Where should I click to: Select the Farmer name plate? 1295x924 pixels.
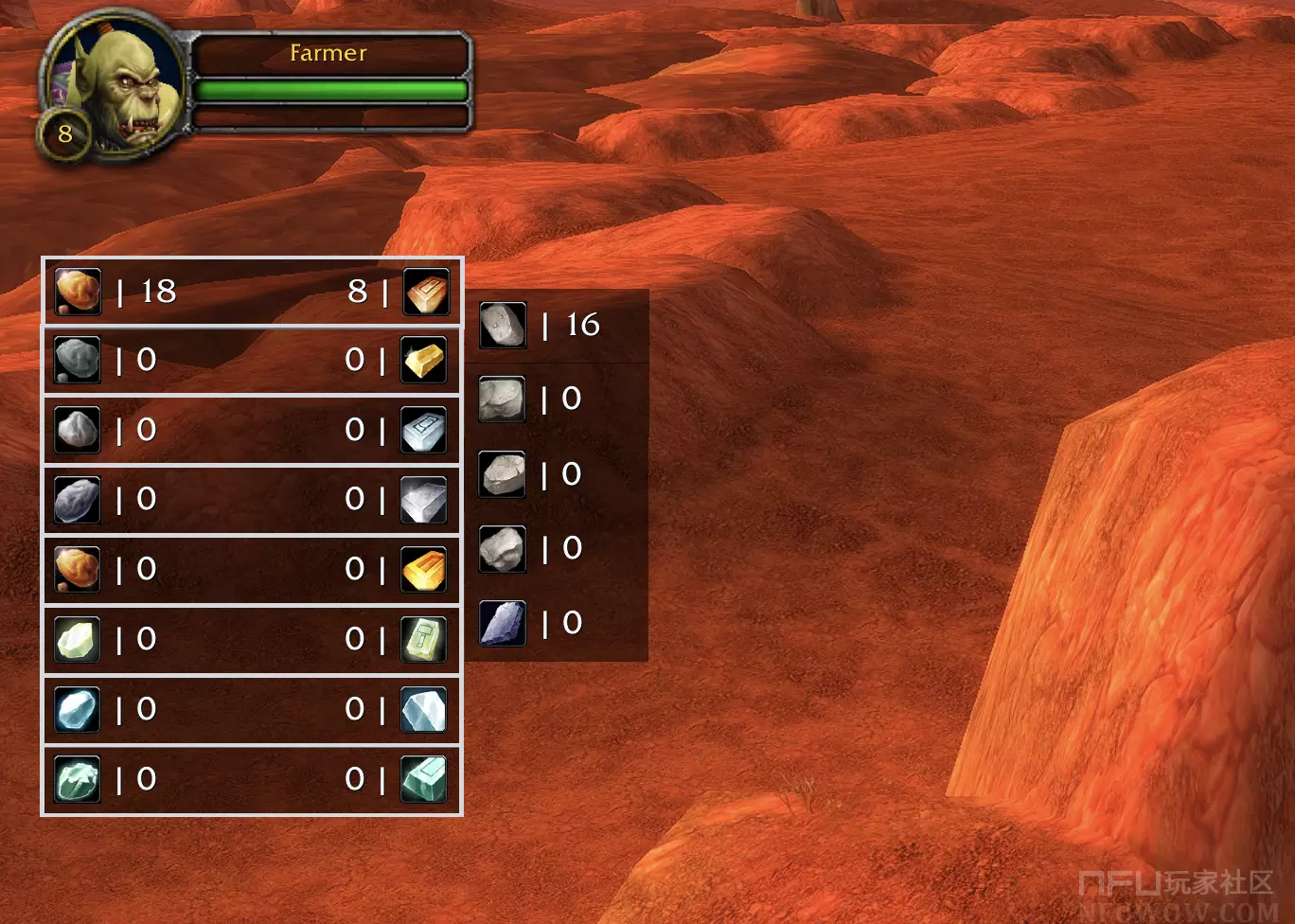pos(328,53)
